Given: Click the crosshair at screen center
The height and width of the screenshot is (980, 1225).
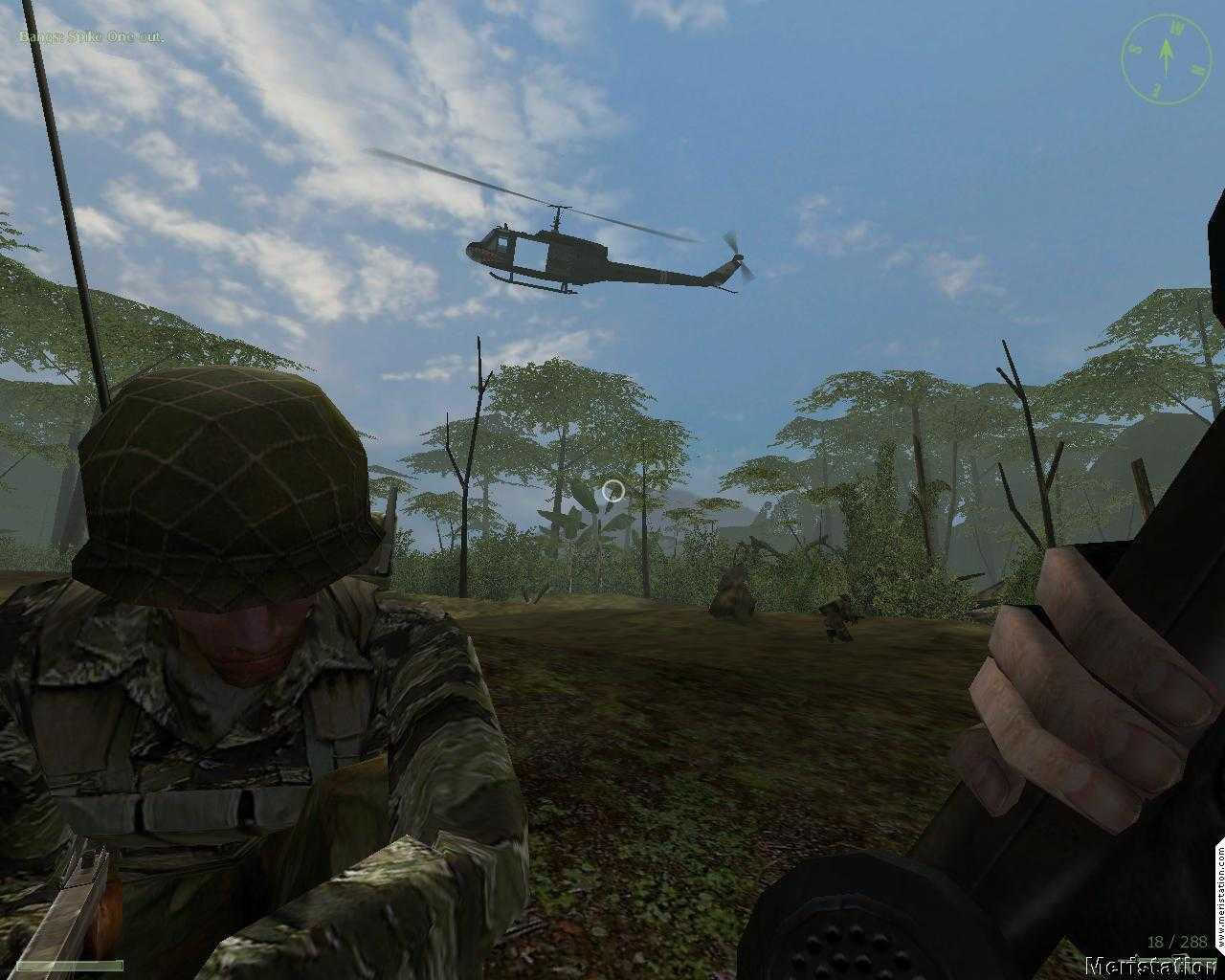Looking at the screenshot, I should click(x=612, y=491).
